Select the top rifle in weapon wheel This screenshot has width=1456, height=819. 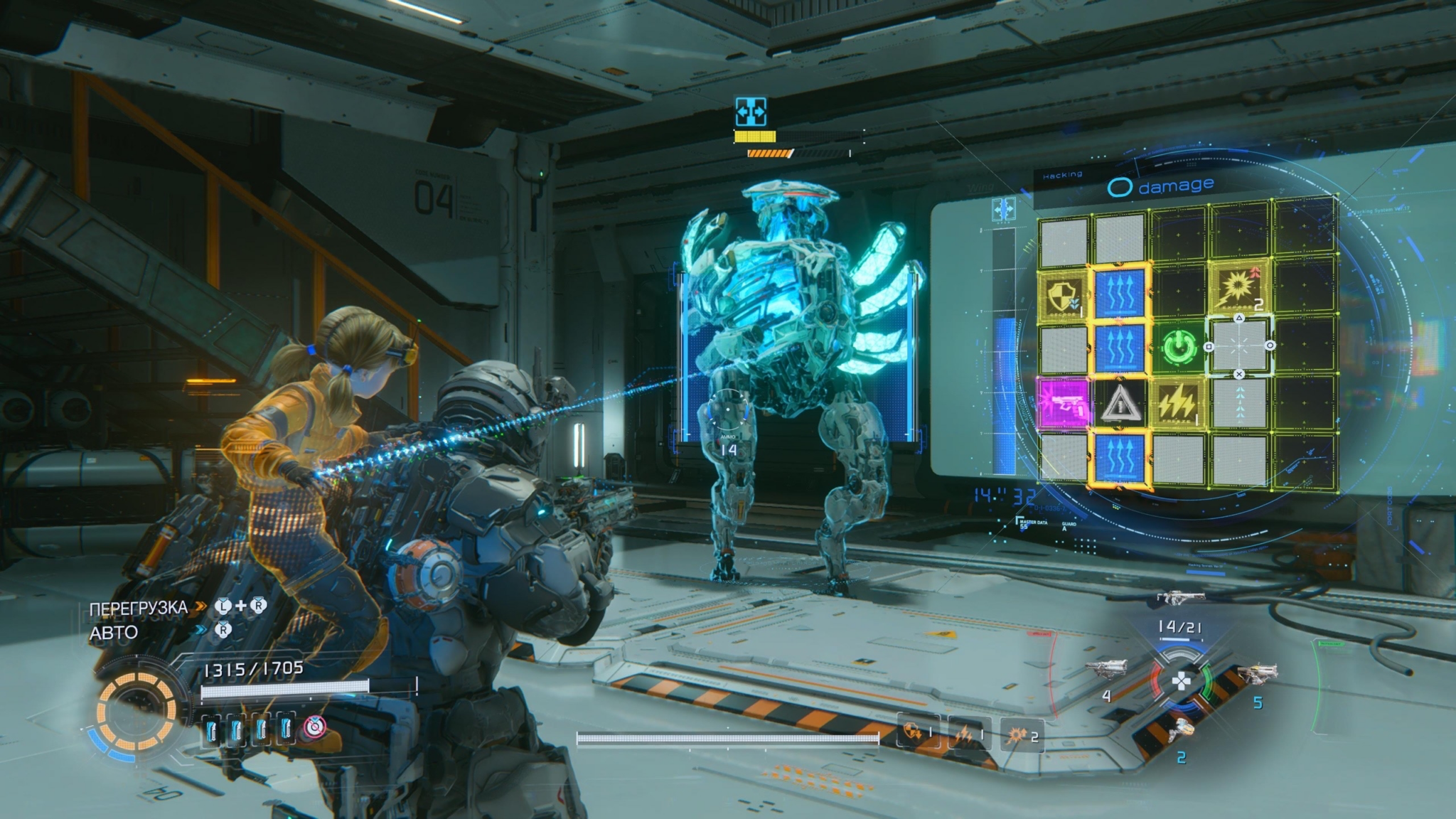tap(1181, 598)
